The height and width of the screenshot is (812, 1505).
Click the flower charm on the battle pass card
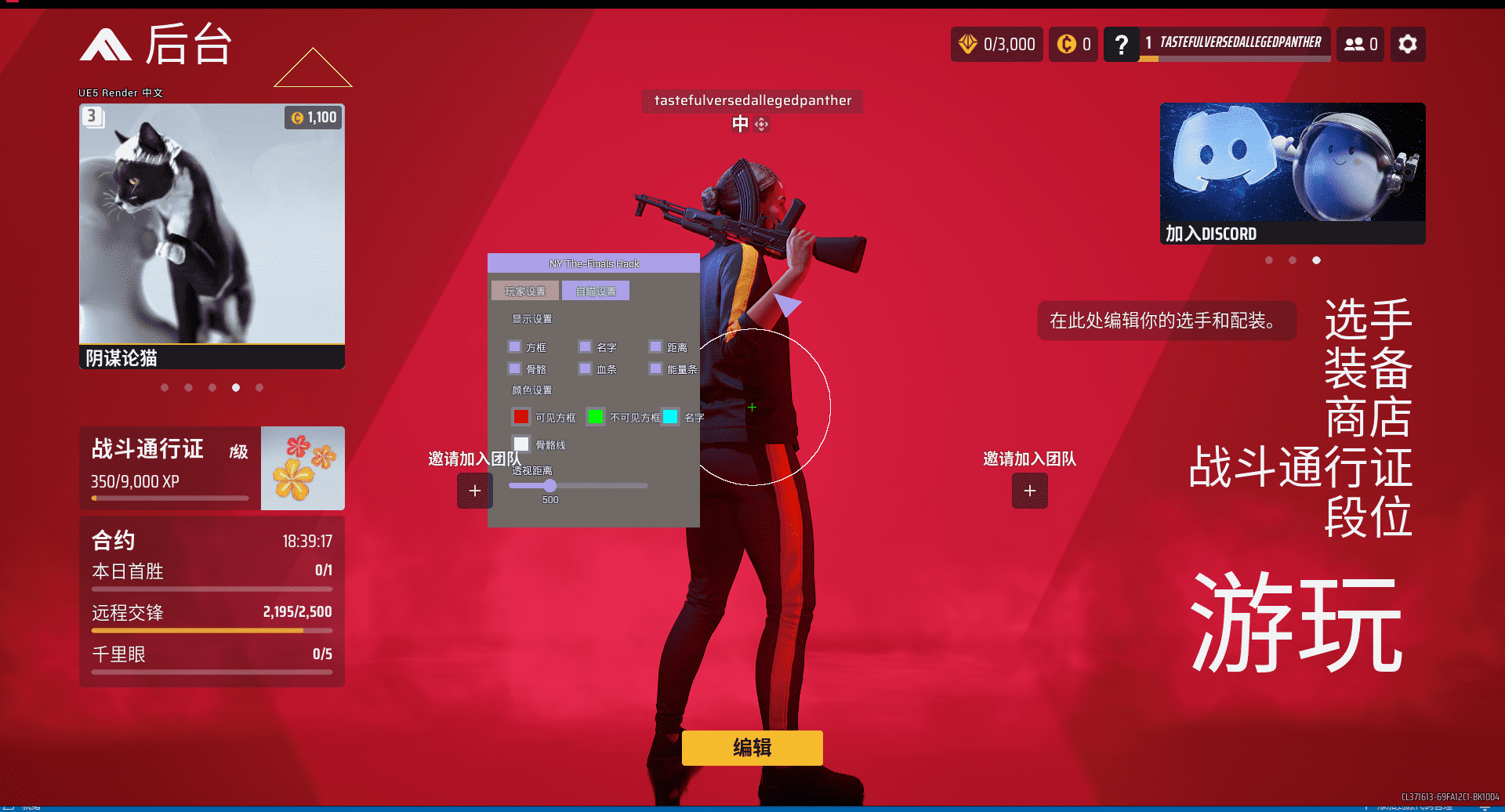pos(303,468)
